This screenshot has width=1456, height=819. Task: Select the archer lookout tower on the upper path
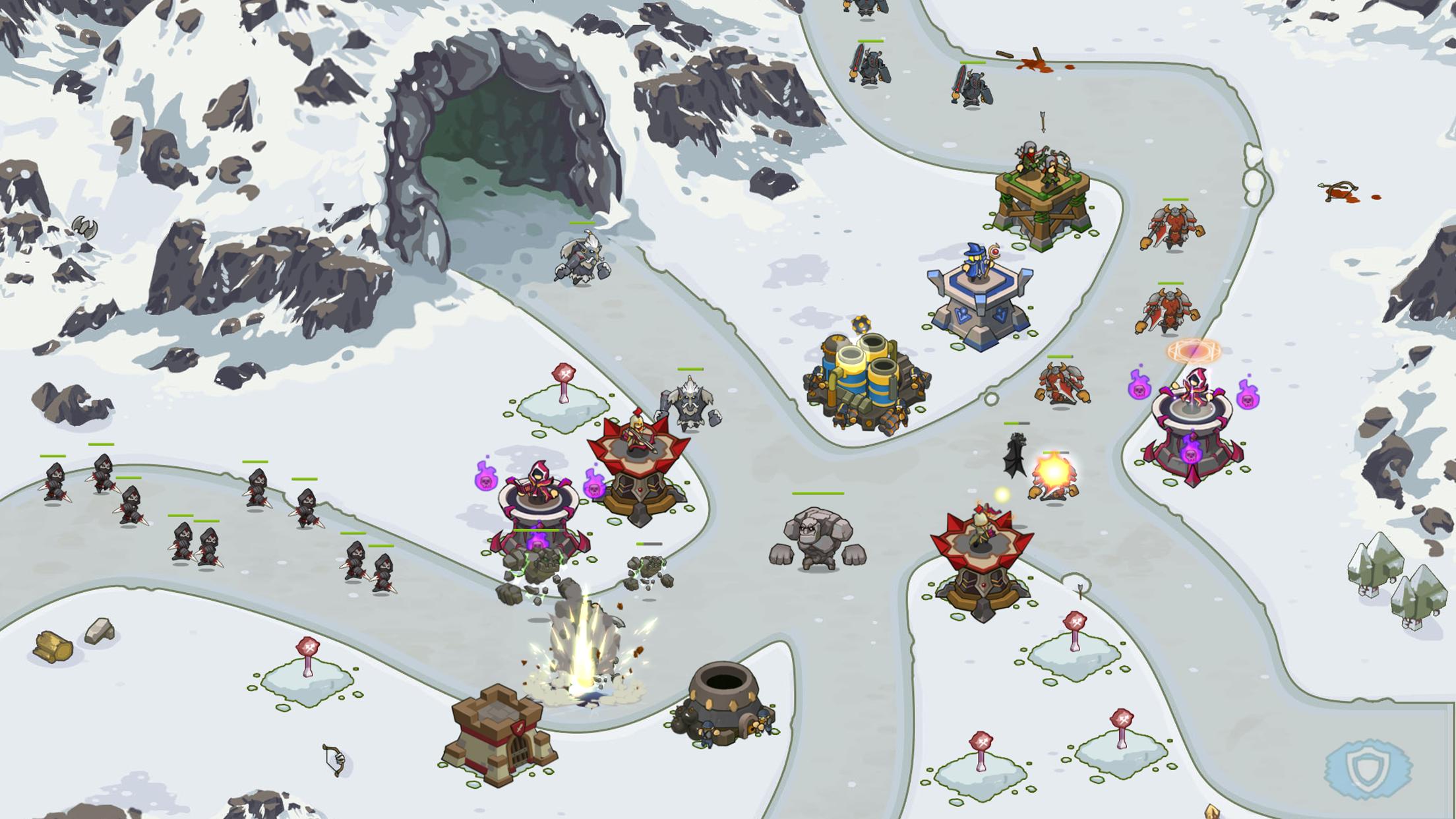pyautogui.click(x=1042, y=191)
